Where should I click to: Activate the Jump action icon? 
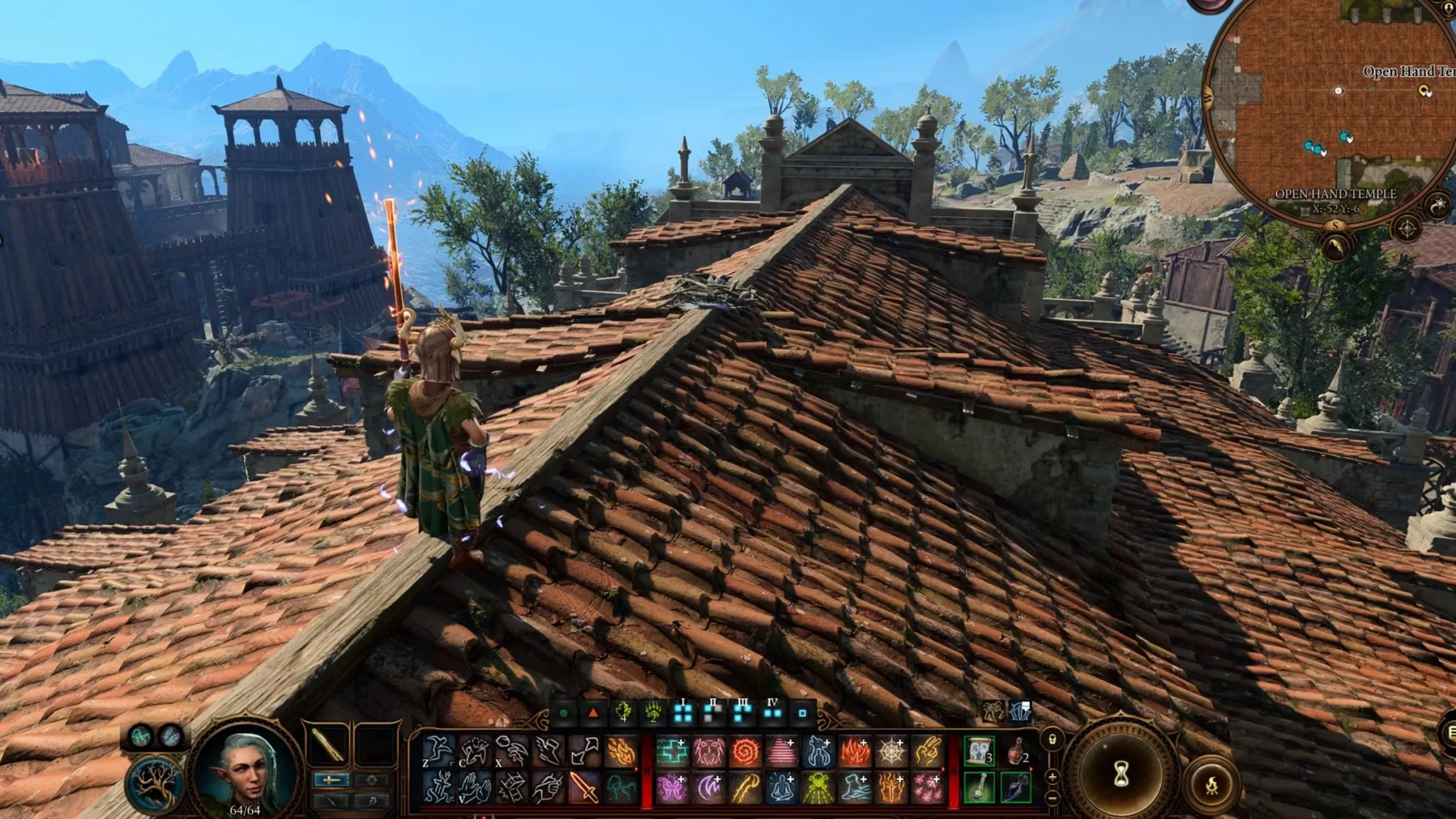click(x=438, y=751)
